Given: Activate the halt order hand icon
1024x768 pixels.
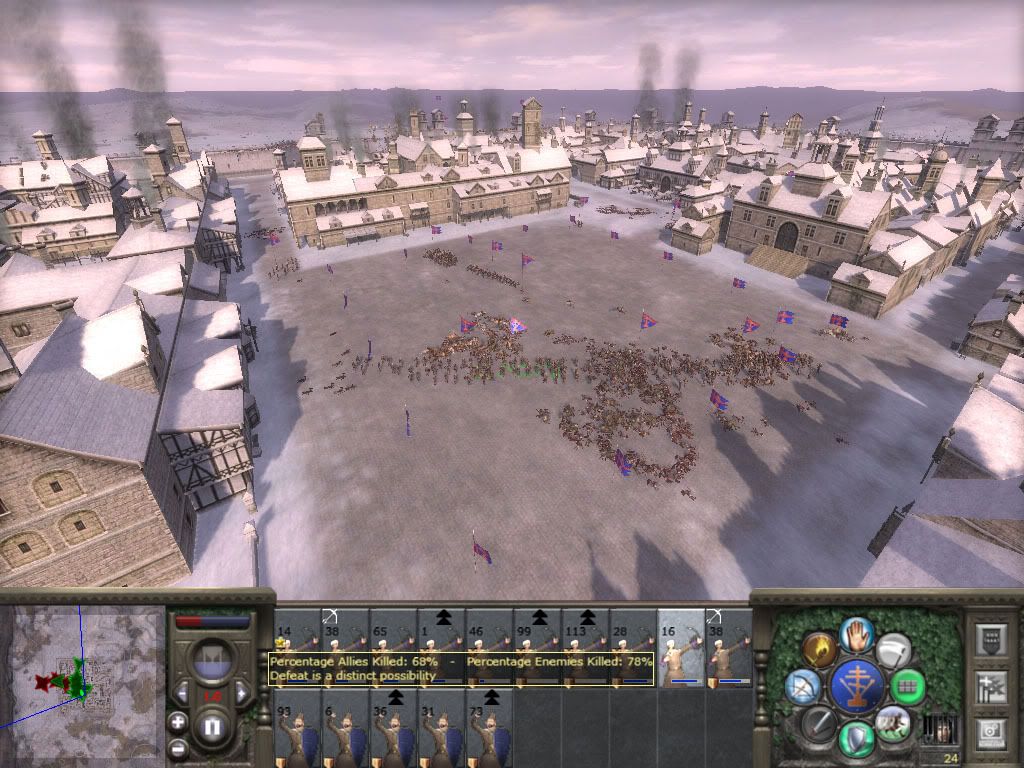Looking at the screenshot, I should coord(855,633).
